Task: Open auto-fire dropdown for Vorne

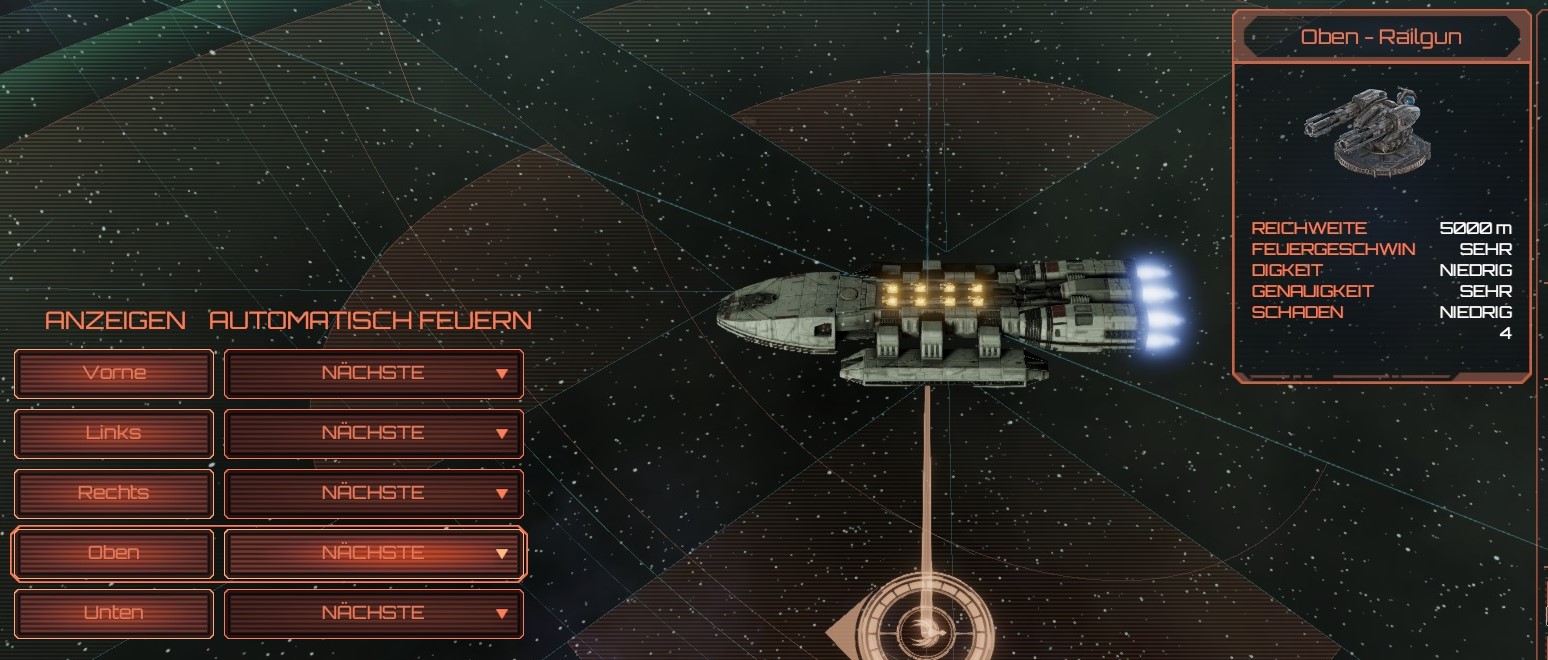Action: coord(374,373)
